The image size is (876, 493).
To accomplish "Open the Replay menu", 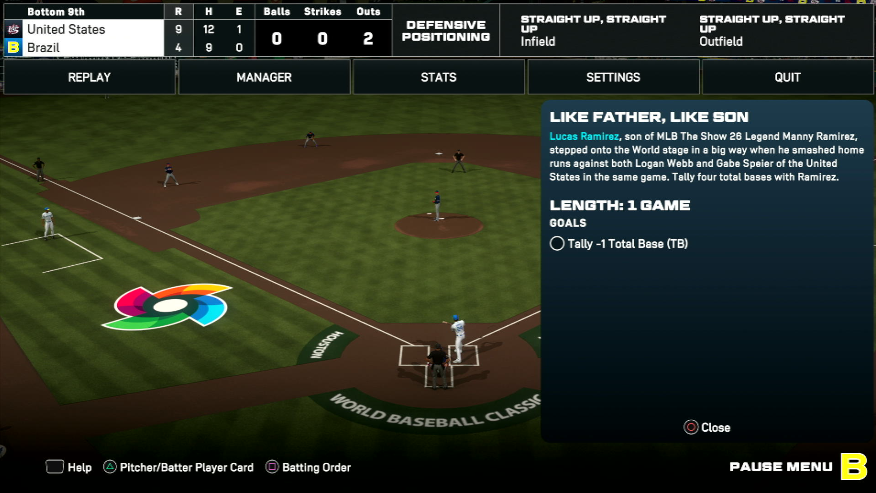I will [x=89, y=77].
